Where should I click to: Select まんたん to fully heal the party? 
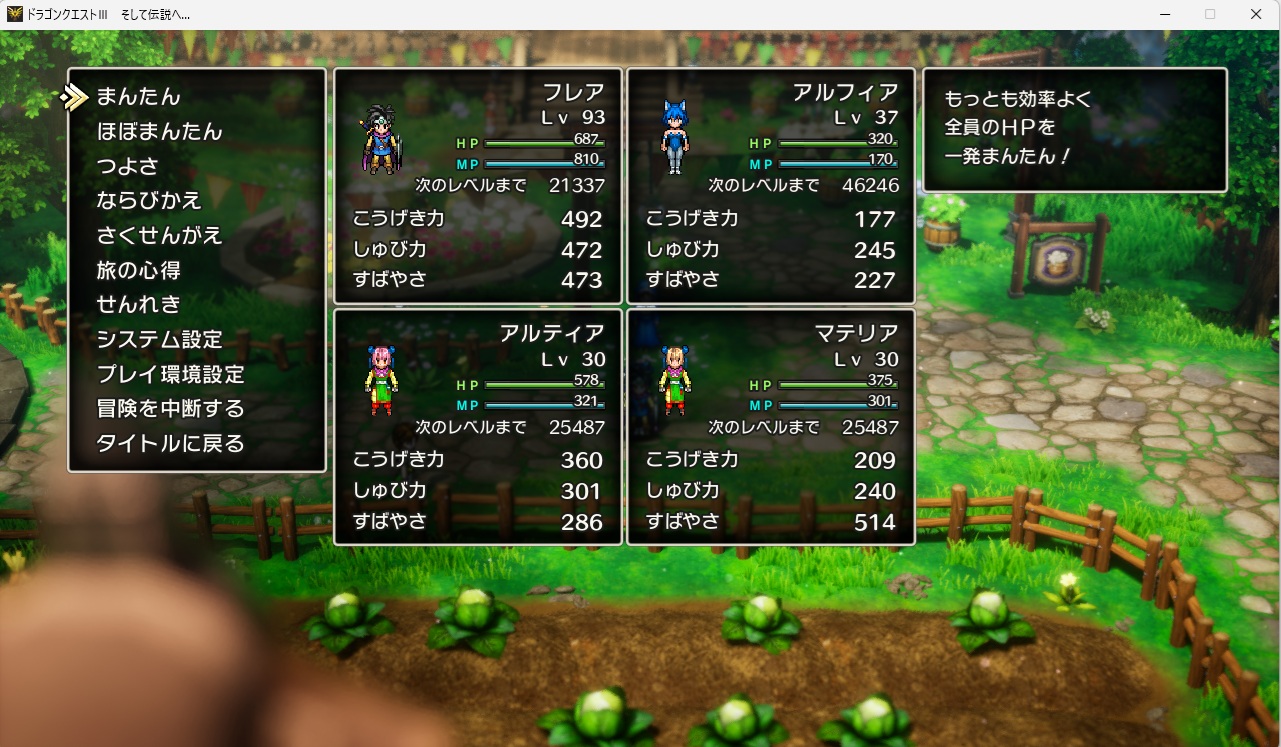coord(138,97)
